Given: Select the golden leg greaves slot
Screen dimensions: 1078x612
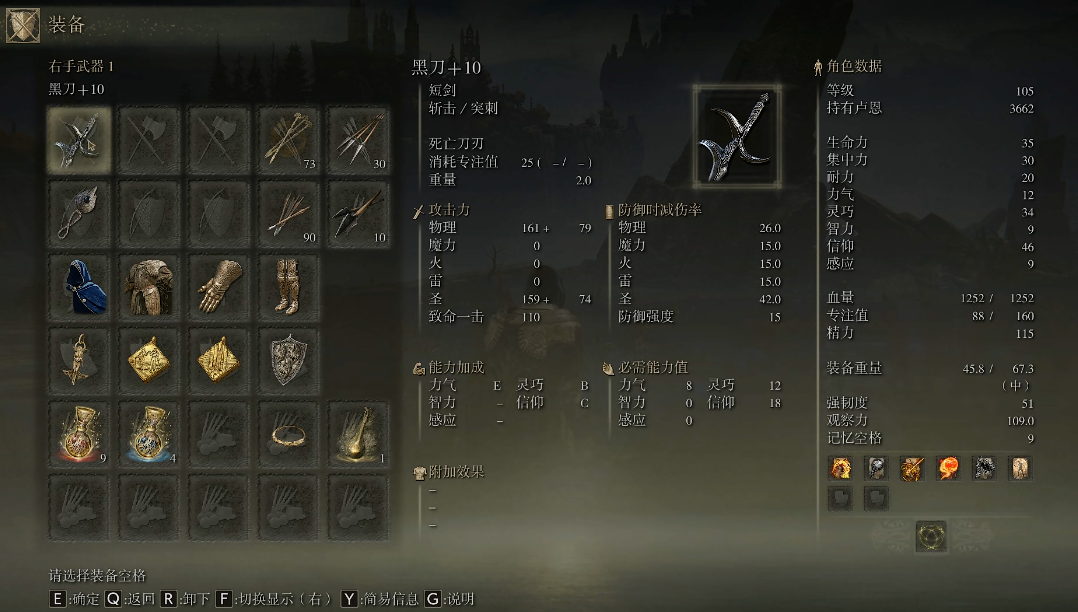Looking at the screenshot, I should point(289,287).
